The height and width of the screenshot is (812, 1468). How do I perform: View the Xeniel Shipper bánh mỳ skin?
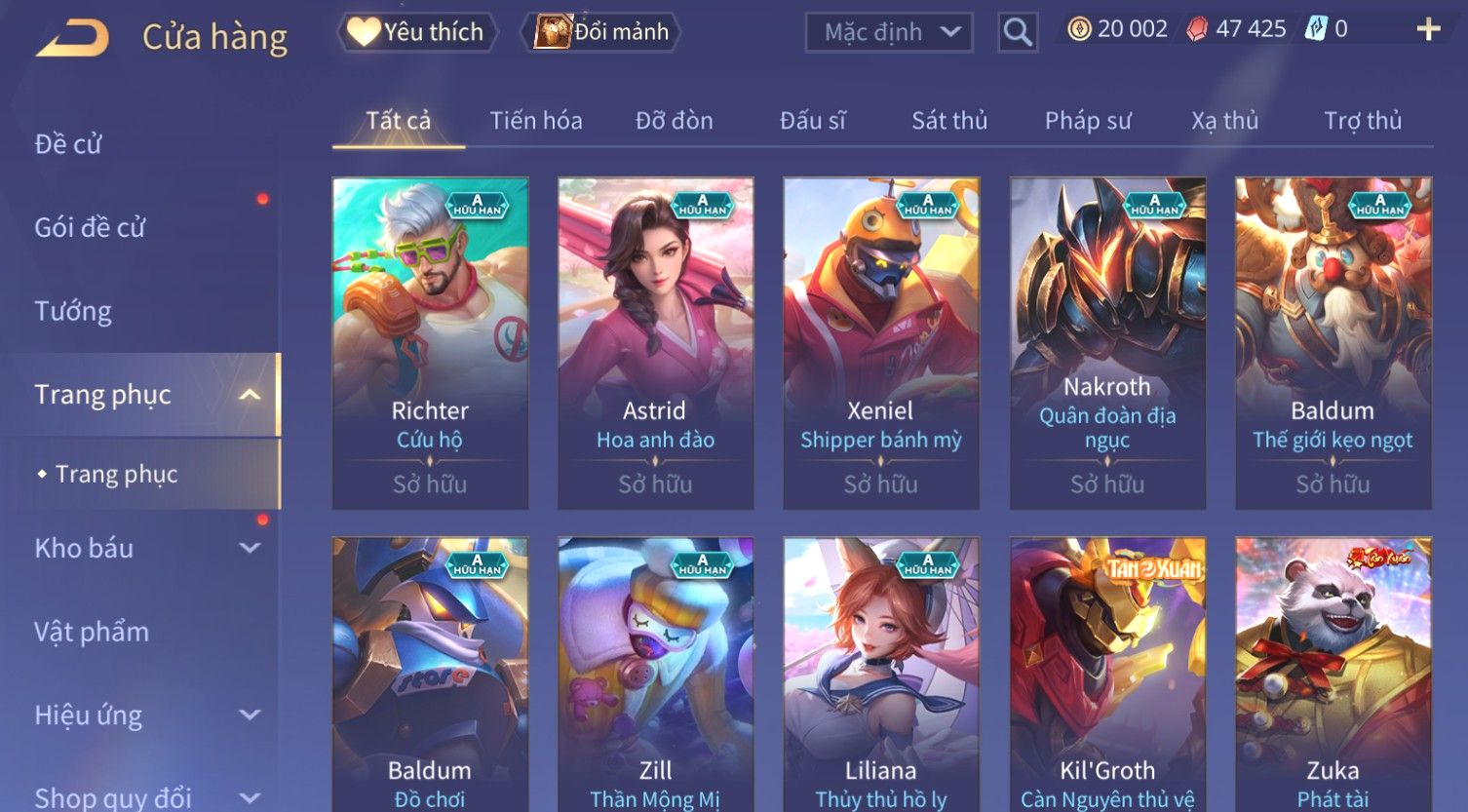[x=881, y=343]
